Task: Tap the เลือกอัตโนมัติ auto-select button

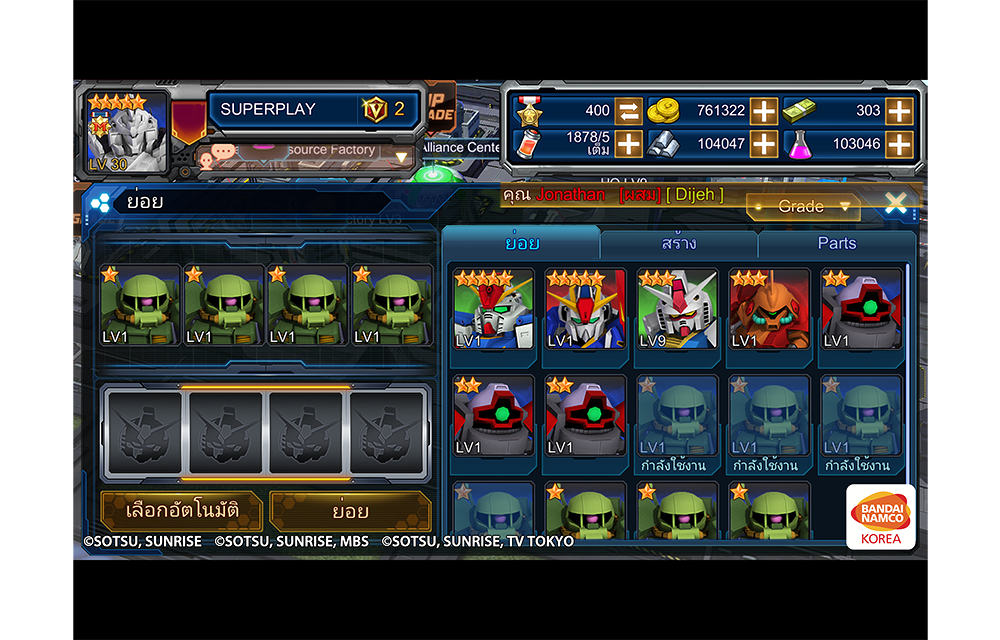Action: pyautogui.click(x=182, y=511)
